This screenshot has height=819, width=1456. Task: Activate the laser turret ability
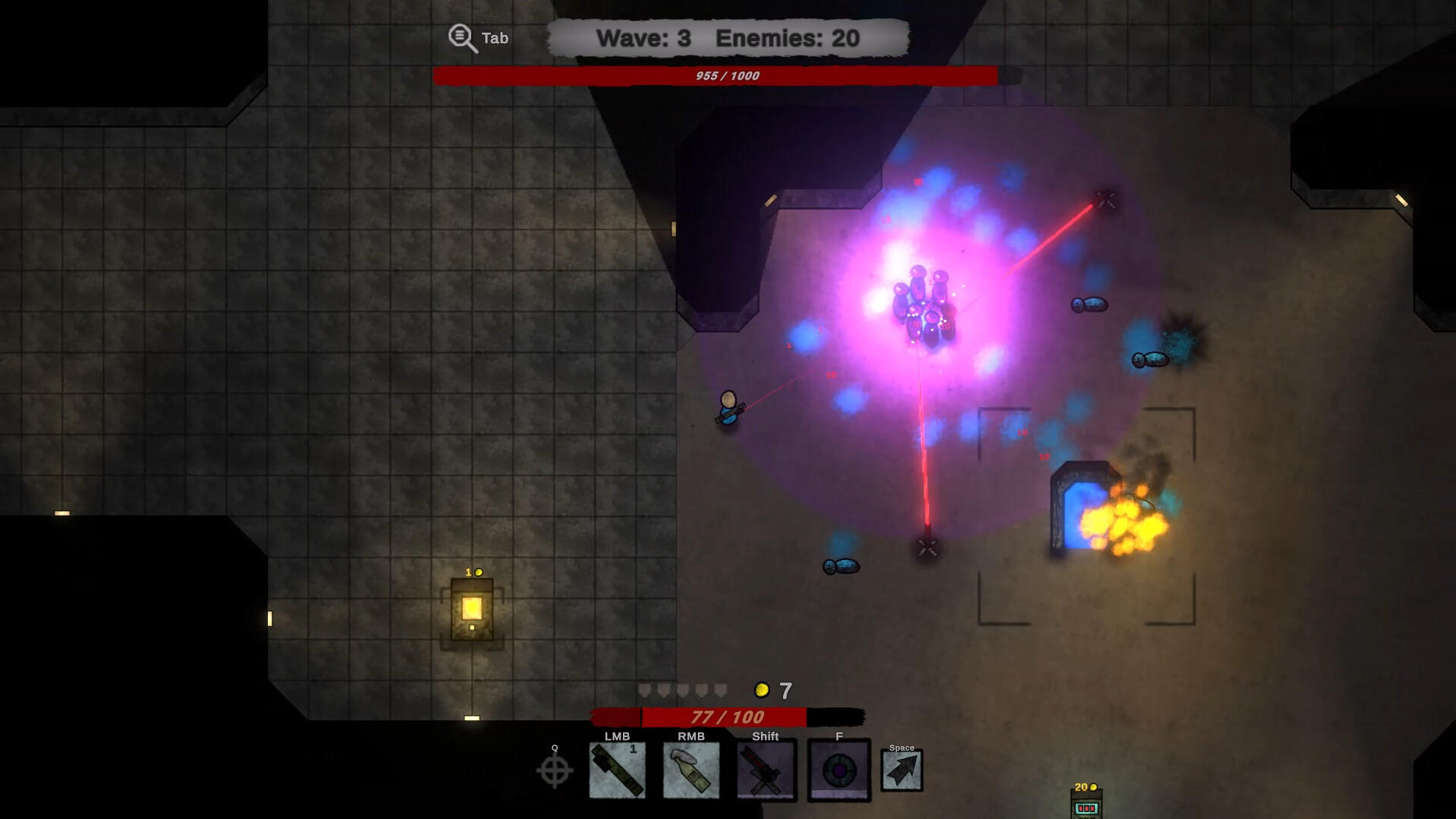[765, 770]
